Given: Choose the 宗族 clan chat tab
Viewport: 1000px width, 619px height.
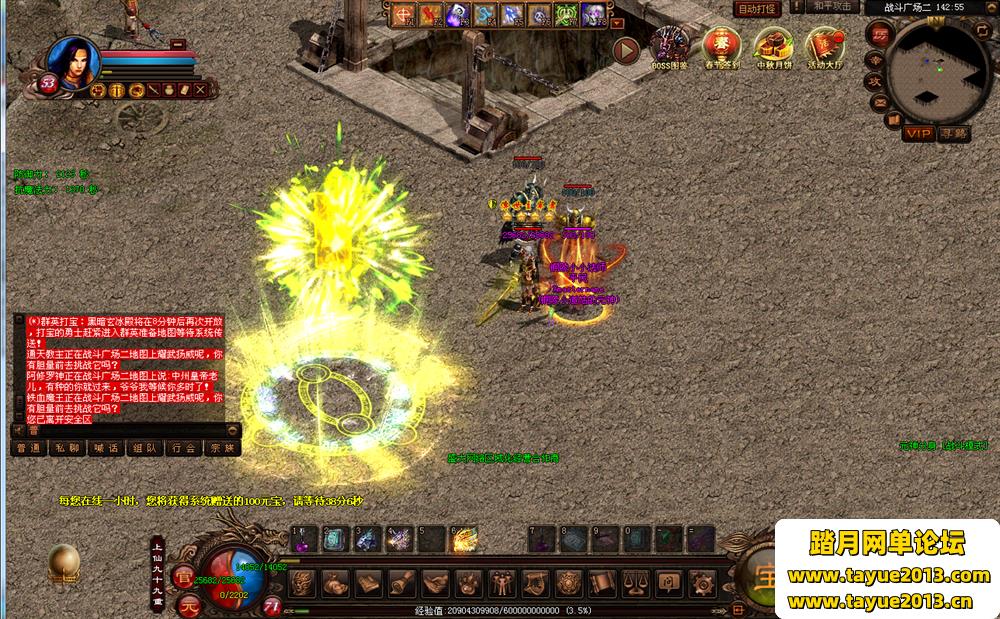Looking at the screenshot, I should click(222, 449).
